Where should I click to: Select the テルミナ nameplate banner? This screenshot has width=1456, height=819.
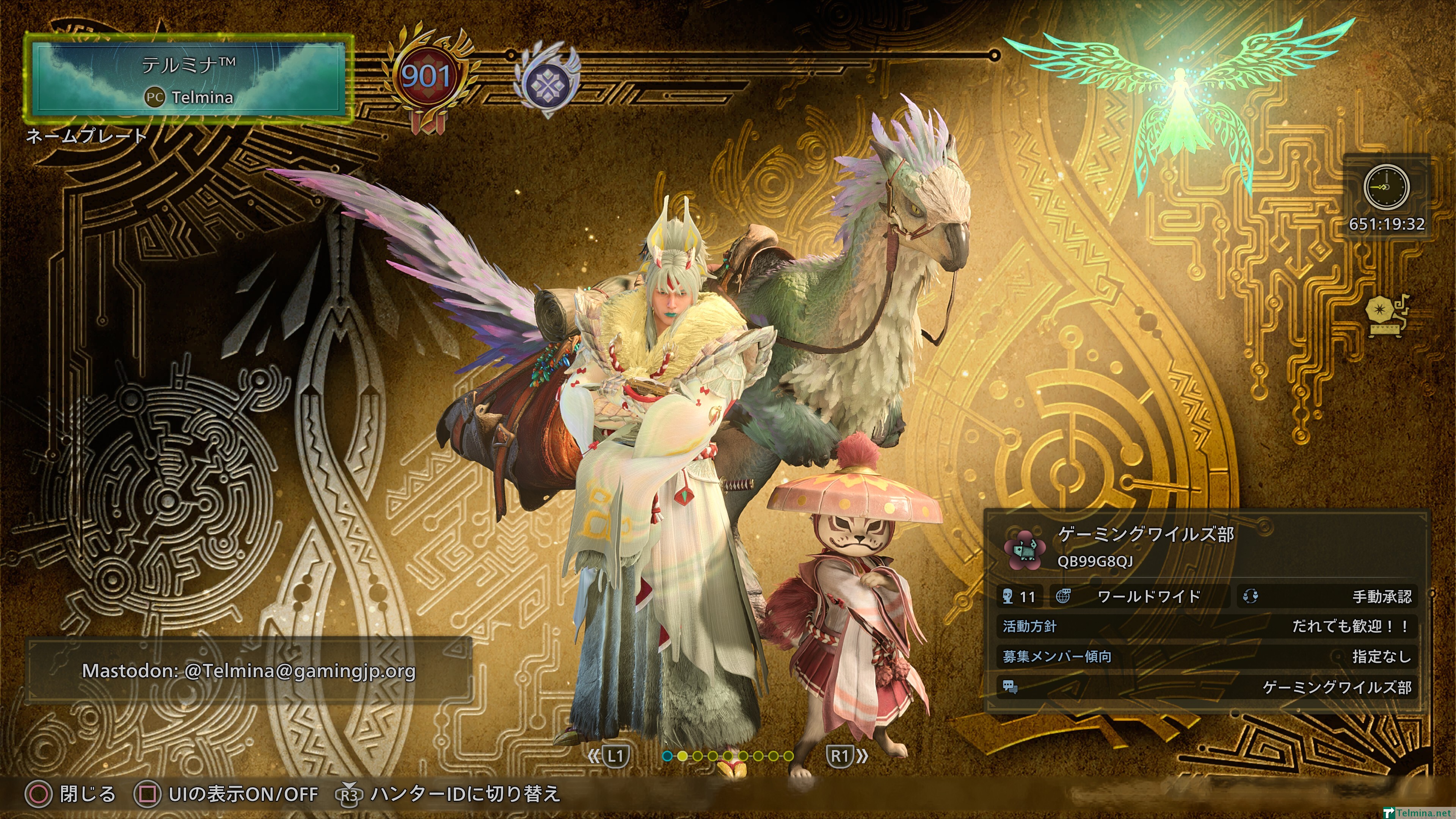[189, 79]
